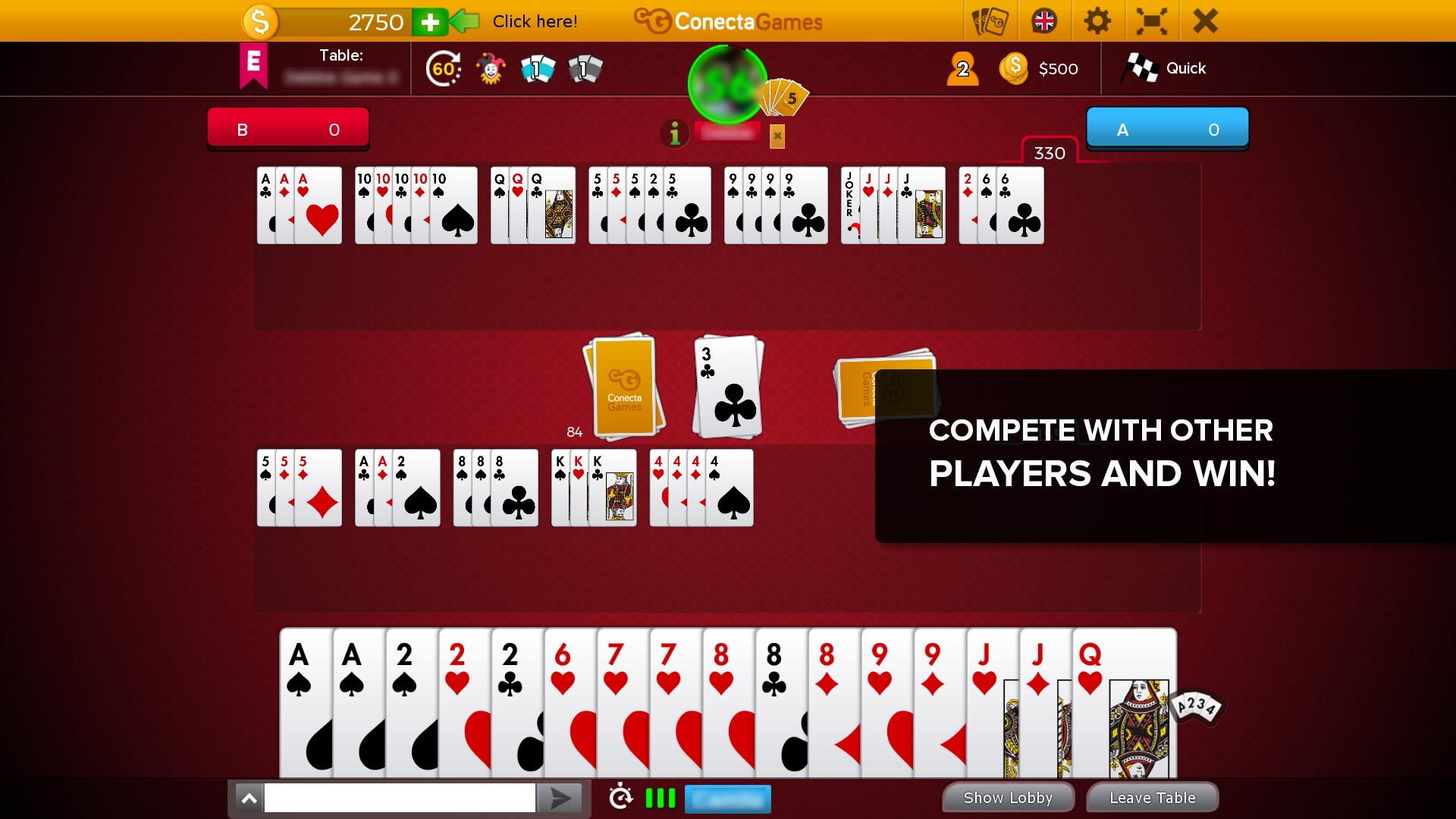Click the green connection strength bars
Image resolution: width=1456 pixels, height=819 pixels.
[660, 798]
